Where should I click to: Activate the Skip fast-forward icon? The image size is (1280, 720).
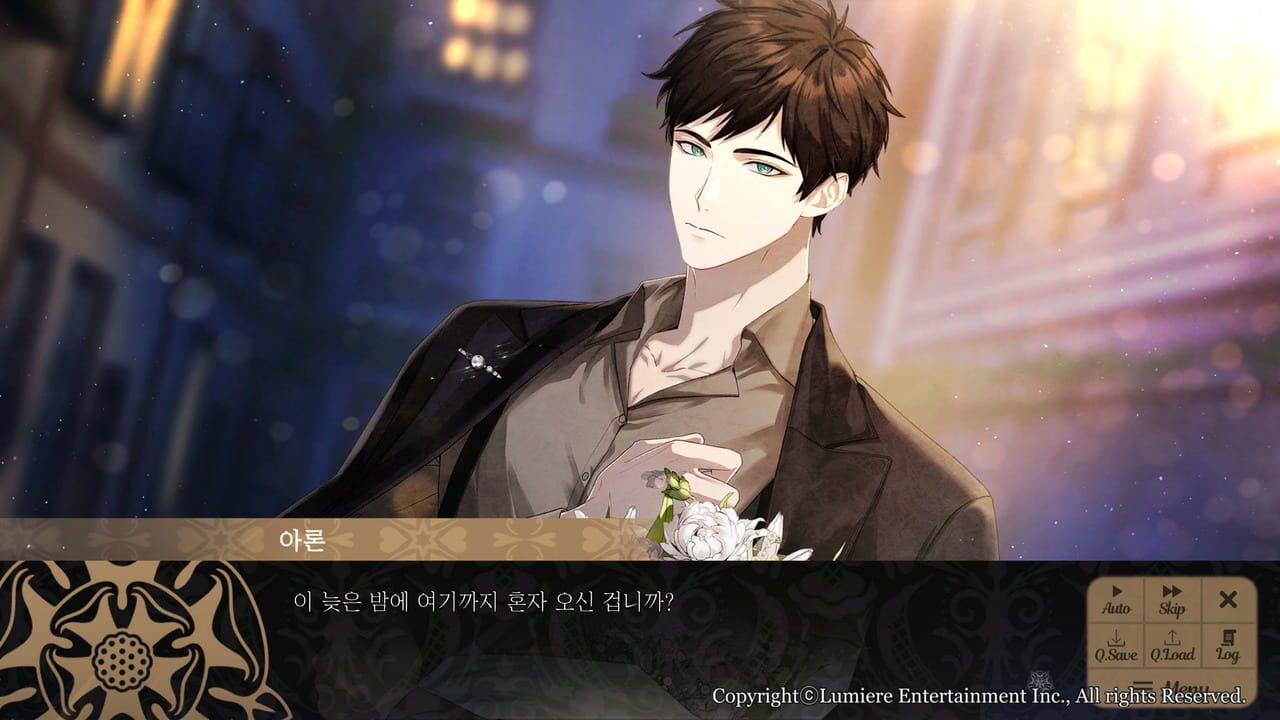tap(1172, 592)
